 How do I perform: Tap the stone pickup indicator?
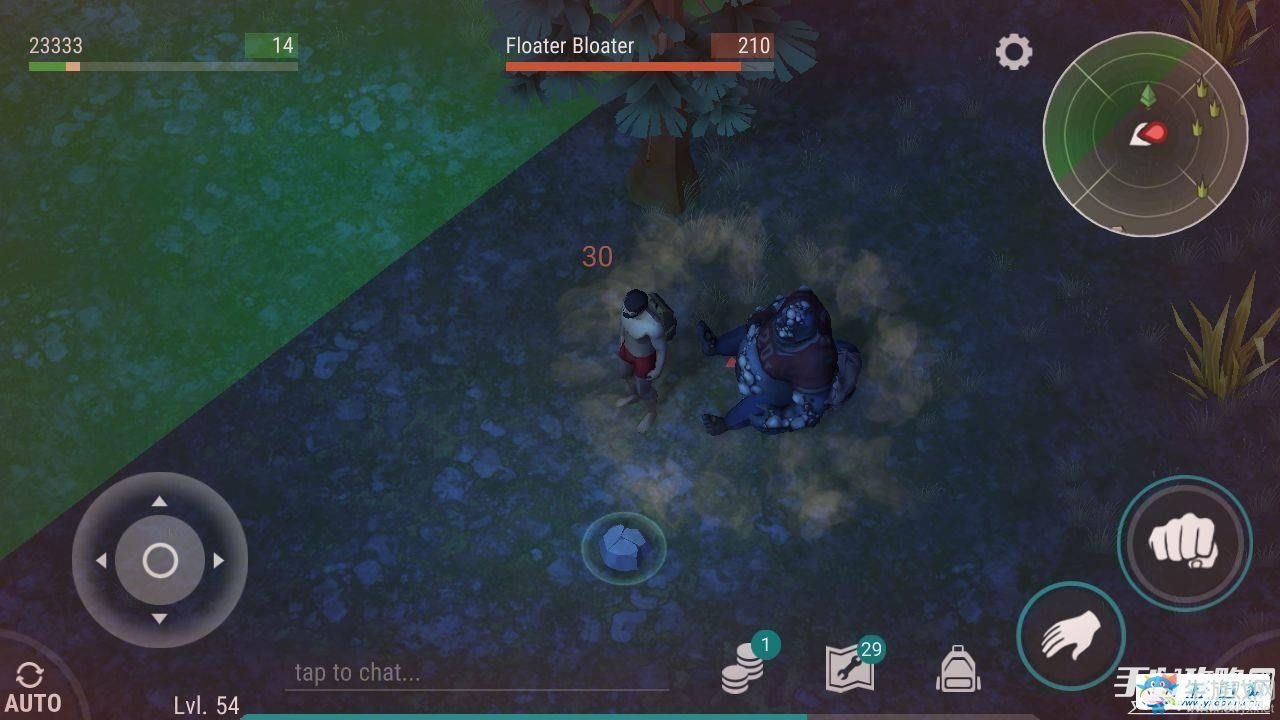click(x=624, y=548)
